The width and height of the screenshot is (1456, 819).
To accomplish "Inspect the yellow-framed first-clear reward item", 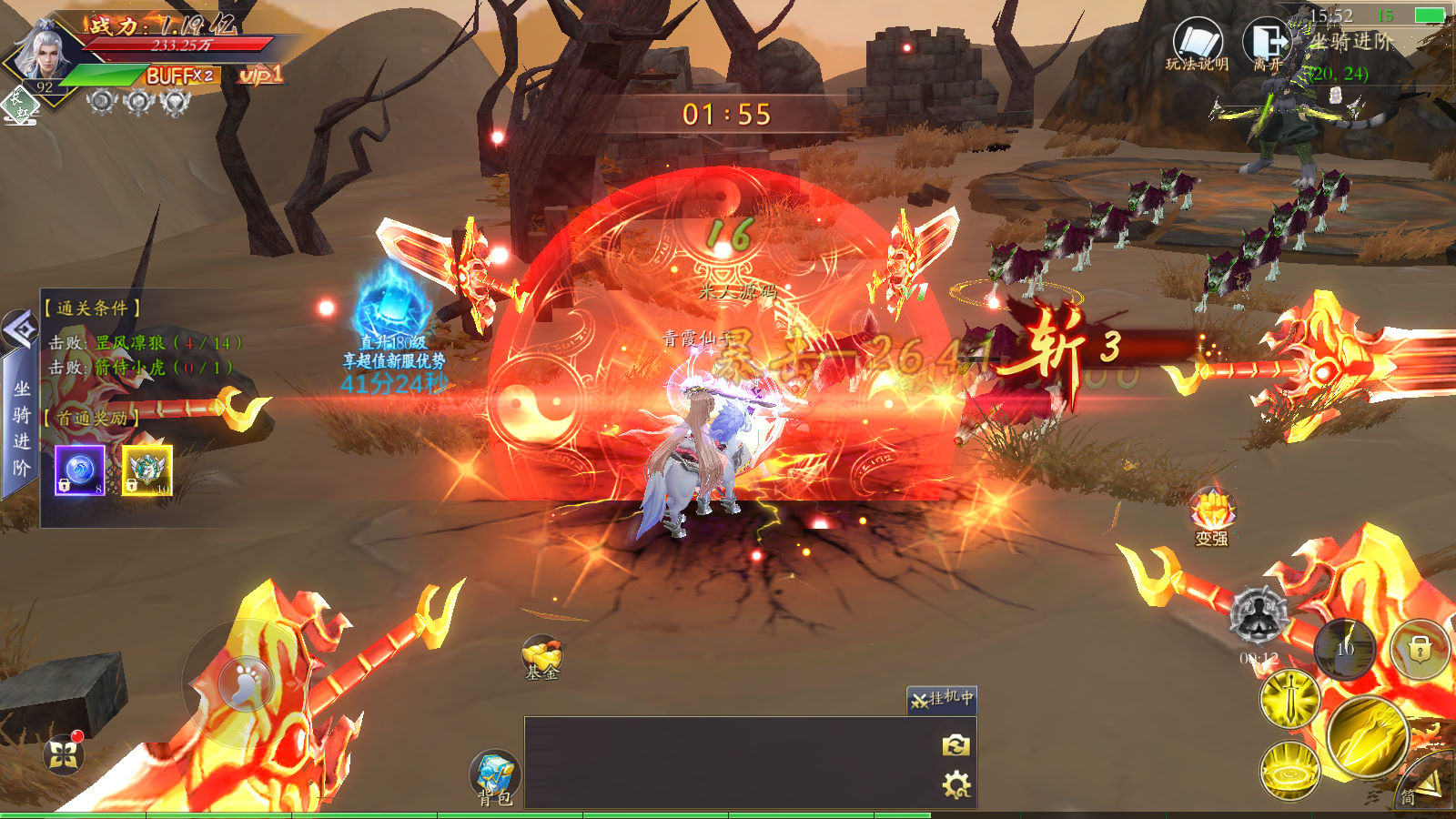I will 147,470.
